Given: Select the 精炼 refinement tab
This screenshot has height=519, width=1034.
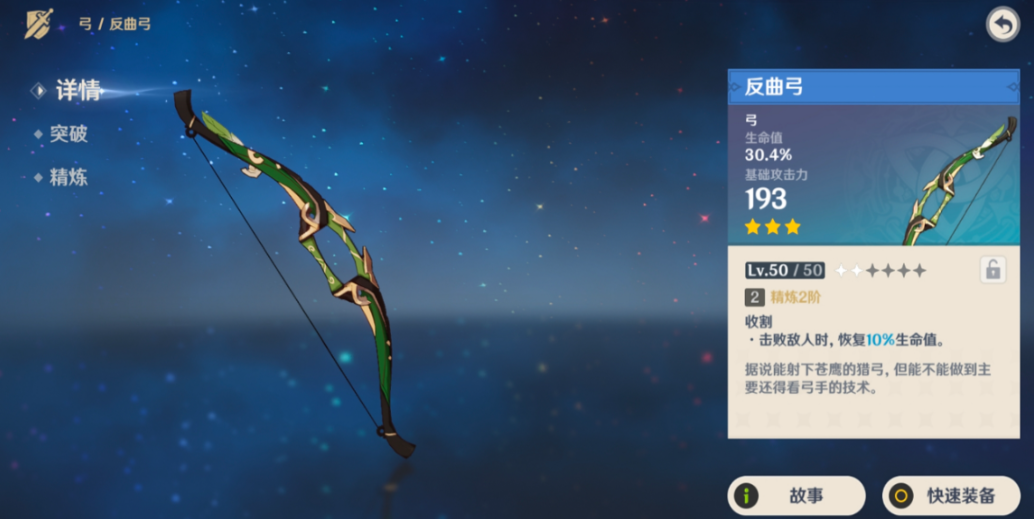Looking at the screenshot, I should [x=68, y=178].
